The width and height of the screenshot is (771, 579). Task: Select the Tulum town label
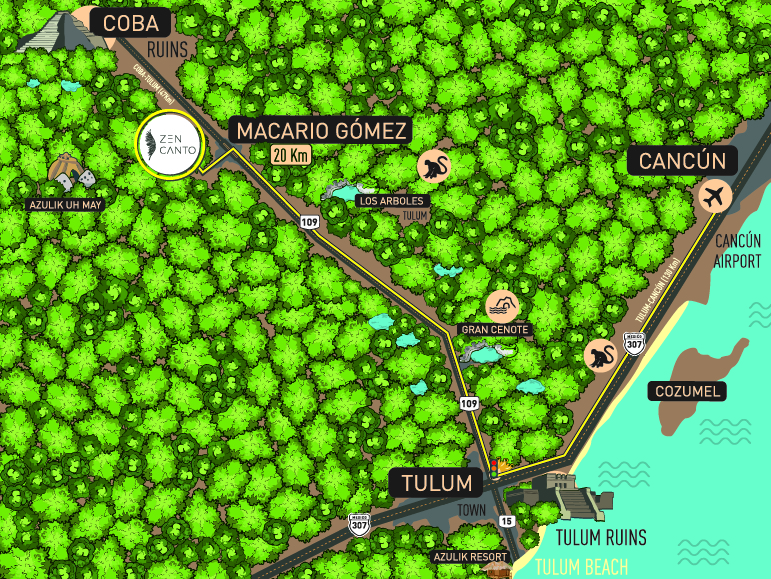click(x=436, y=484)
